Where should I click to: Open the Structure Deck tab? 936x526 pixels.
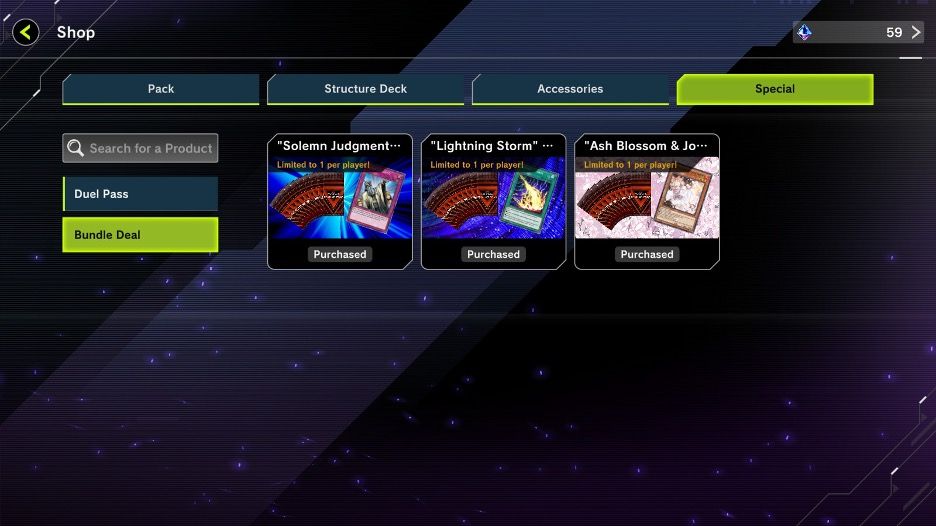(365, 89)
